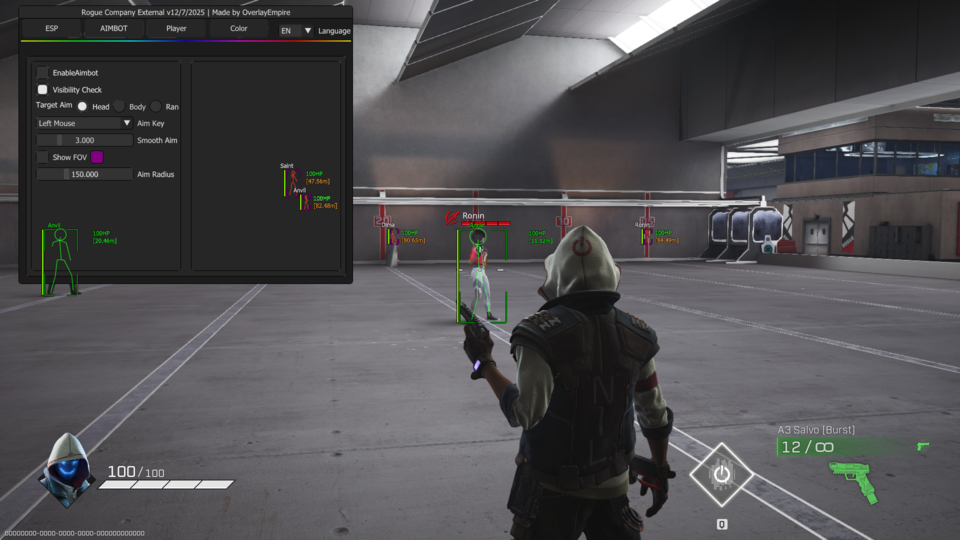Click the Smooth Aim slider
960x540 pixels.
(84, 140)
